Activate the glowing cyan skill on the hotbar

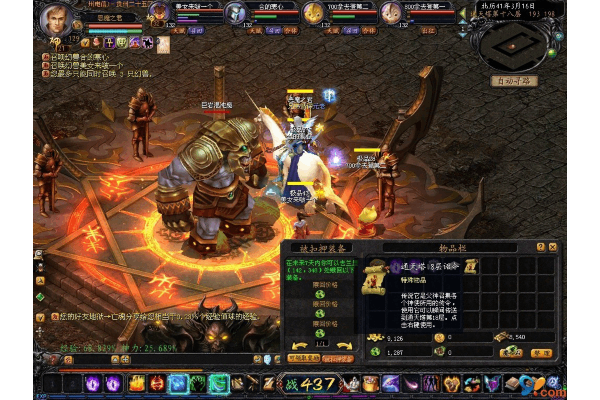click(180, 383)
